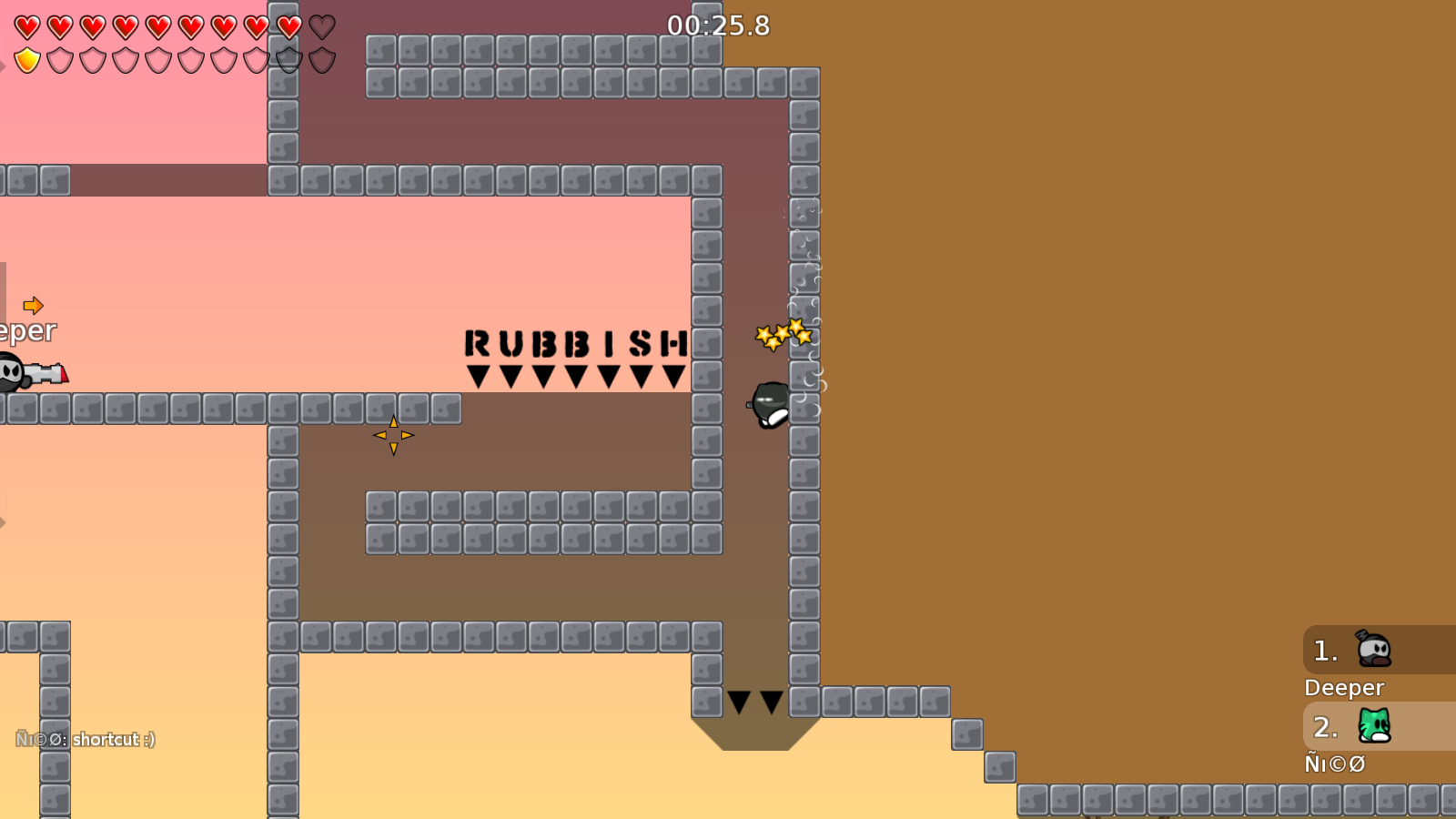This screenshot has width=1456, height=819.
Task: Click the RUBBISH warning text
Action: point(575,341)
